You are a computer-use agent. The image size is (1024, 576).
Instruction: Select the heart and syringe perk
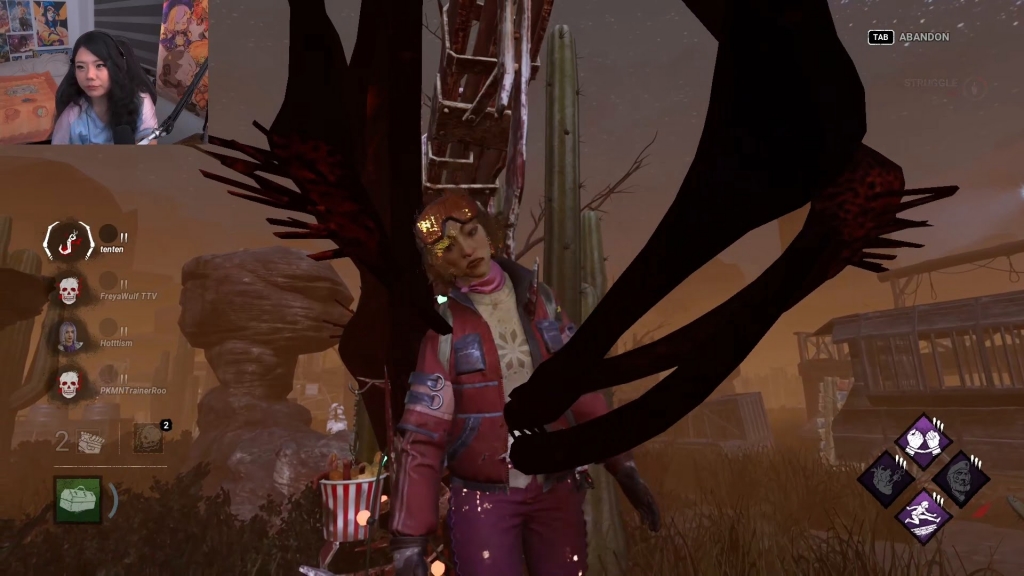tap(885, 479)
